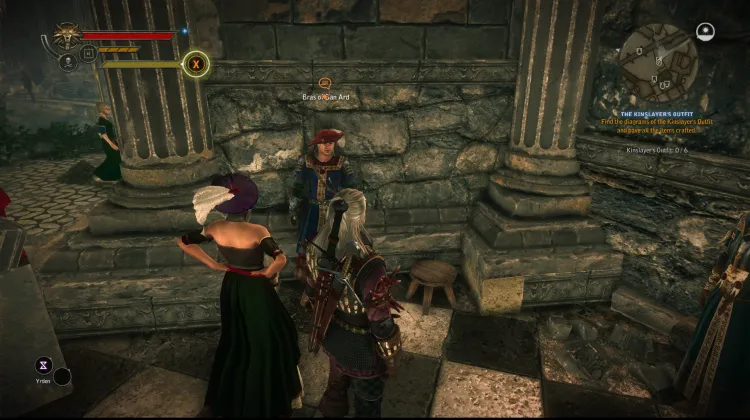Select the skull status icon
Image resolution: width=750 pixels, height=420 pixels.
68,61
